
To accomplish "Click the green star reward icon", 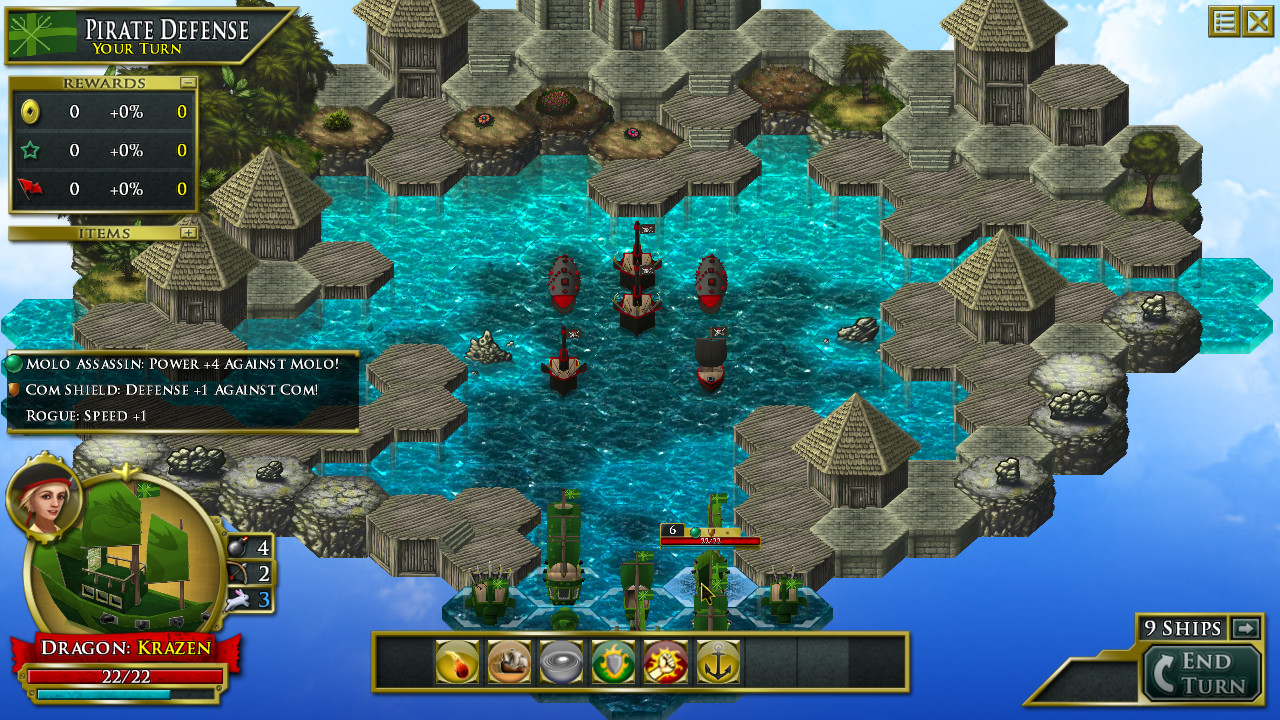I will click(x=30, y=150).
